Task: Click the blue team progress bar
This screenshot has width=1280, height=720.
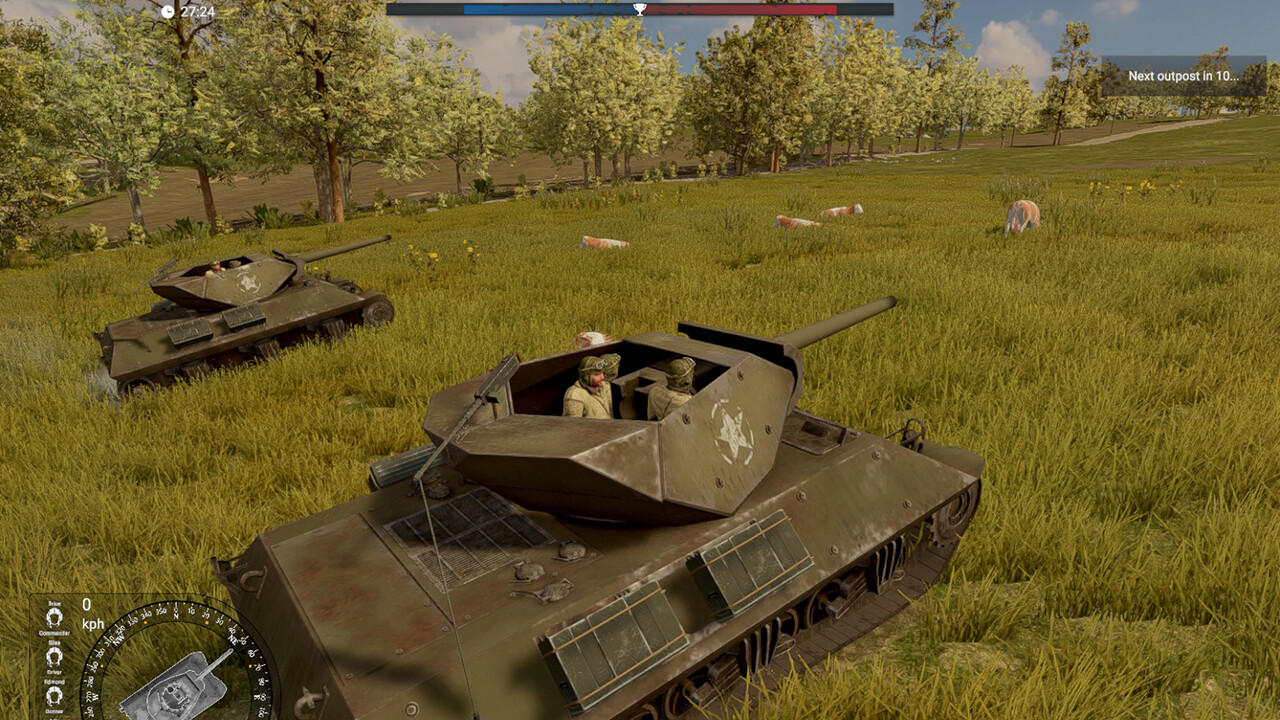Action: tap(550, 10)
